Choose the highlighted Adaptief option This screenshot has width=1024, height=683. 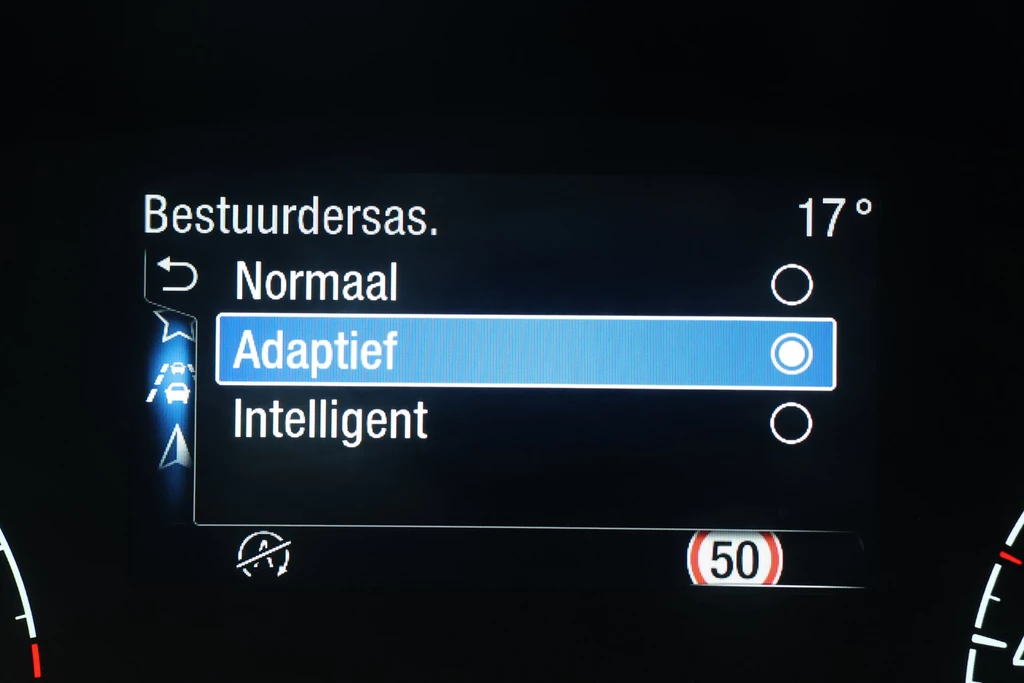316,353
